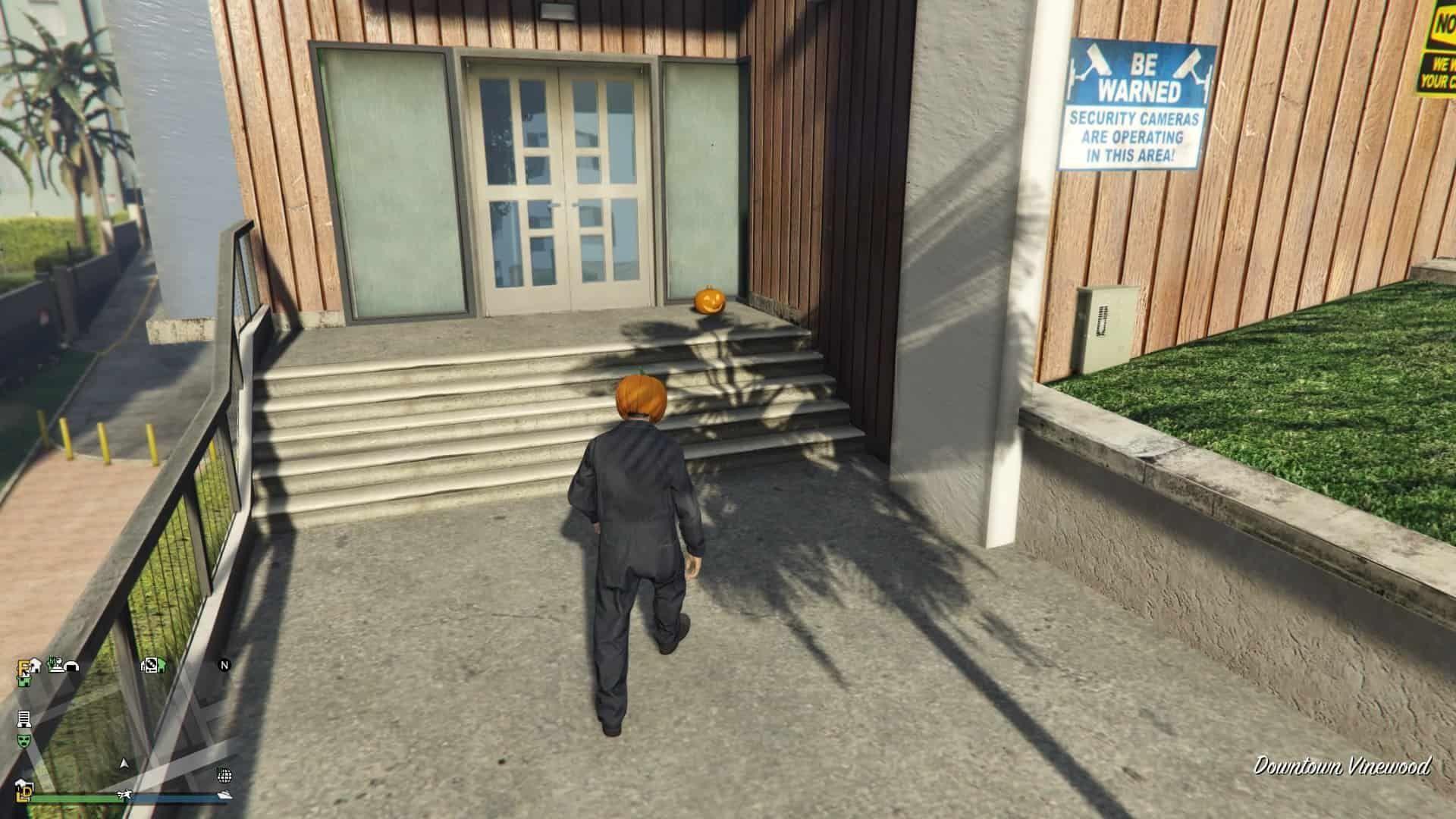Select the north compass marker on the minimap
The height and width of the screenshot is (819, 1456).
224,666
